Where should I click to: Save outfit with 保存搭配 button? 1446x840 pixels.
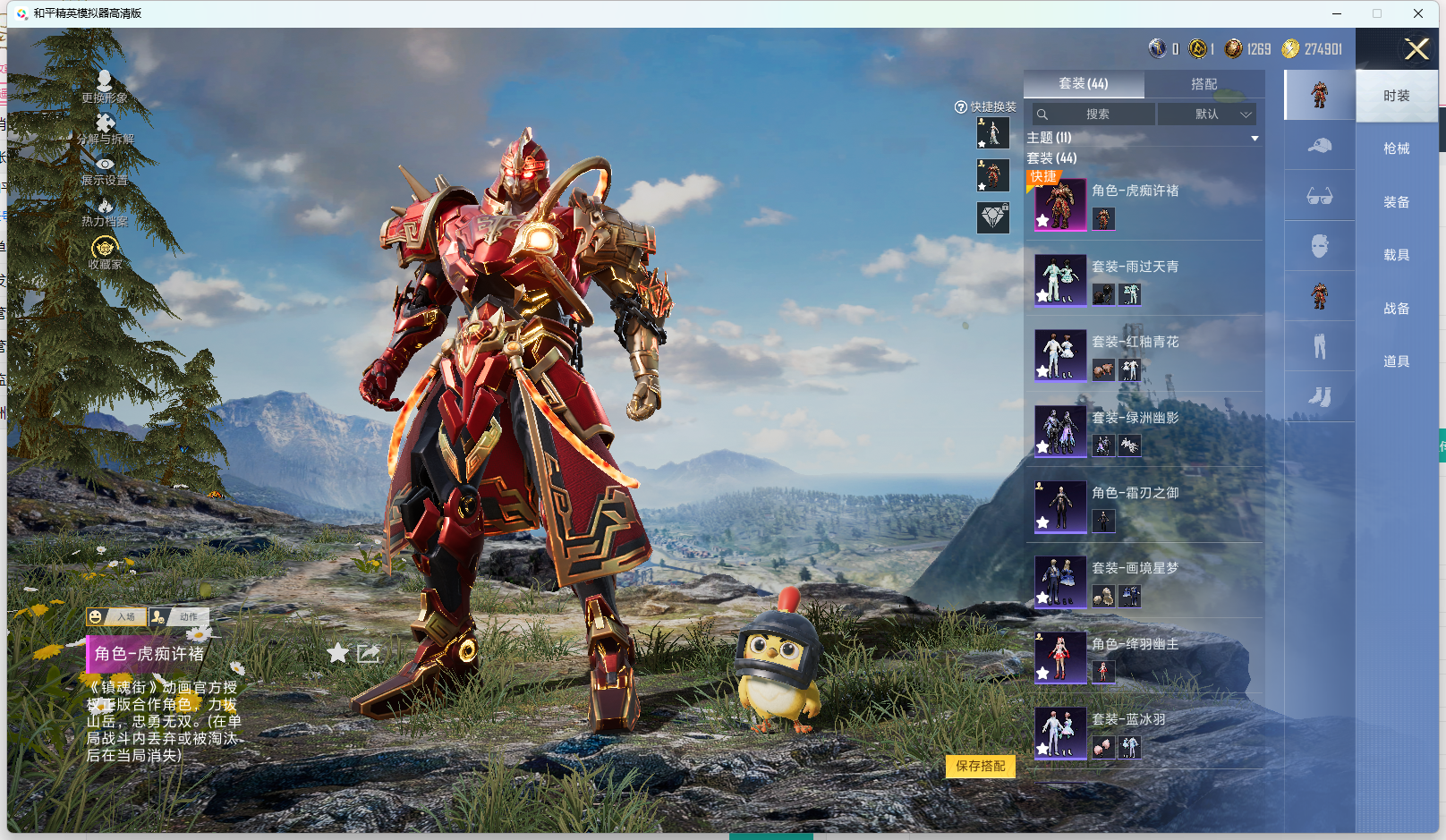pos(980,766)
